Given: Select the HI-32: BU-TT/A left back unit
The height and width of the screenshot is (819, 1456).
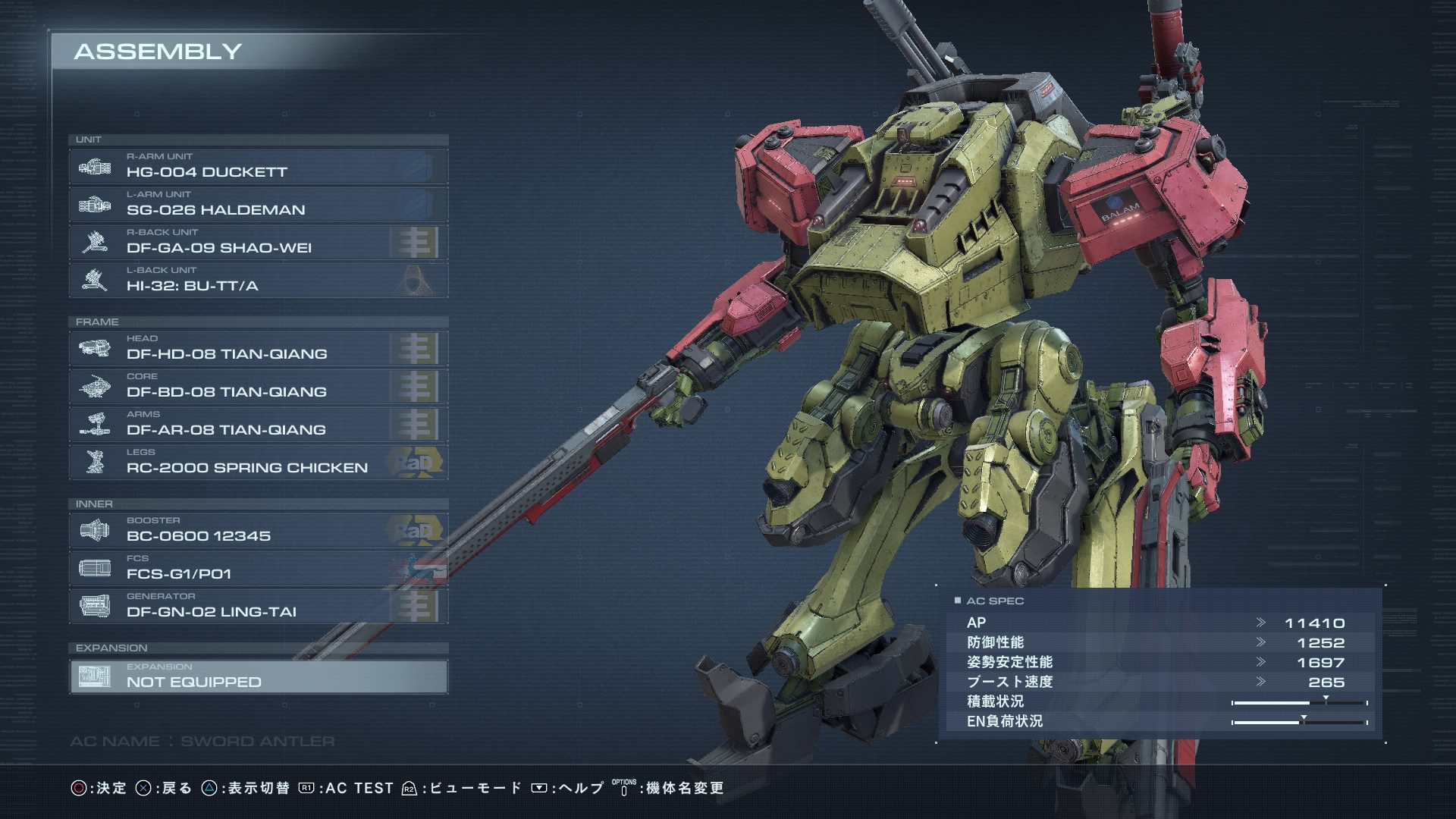Looking at the screenshot, I should [x=258, y=280].
